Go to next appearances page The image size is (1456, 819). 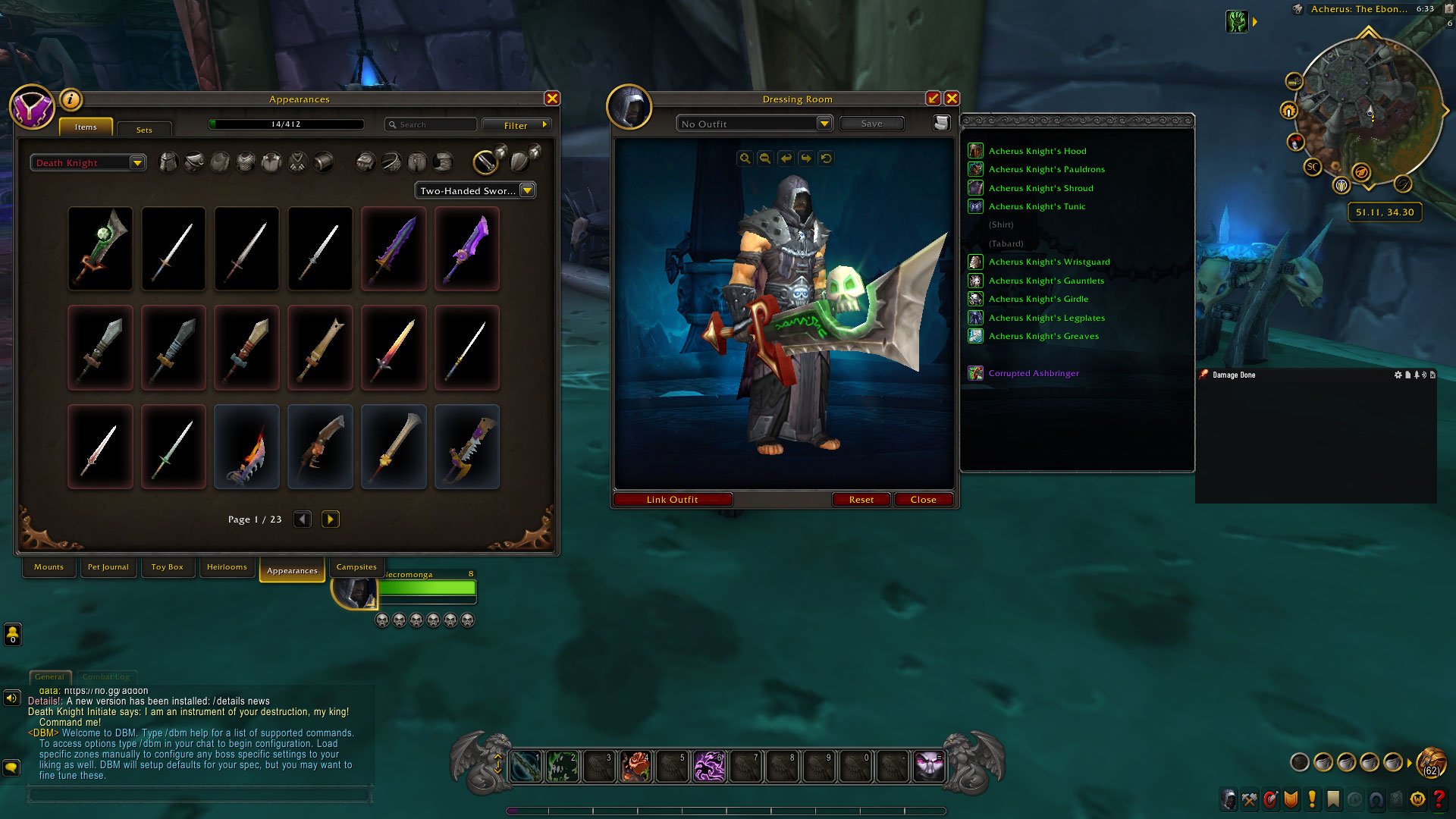click(330, 519)
